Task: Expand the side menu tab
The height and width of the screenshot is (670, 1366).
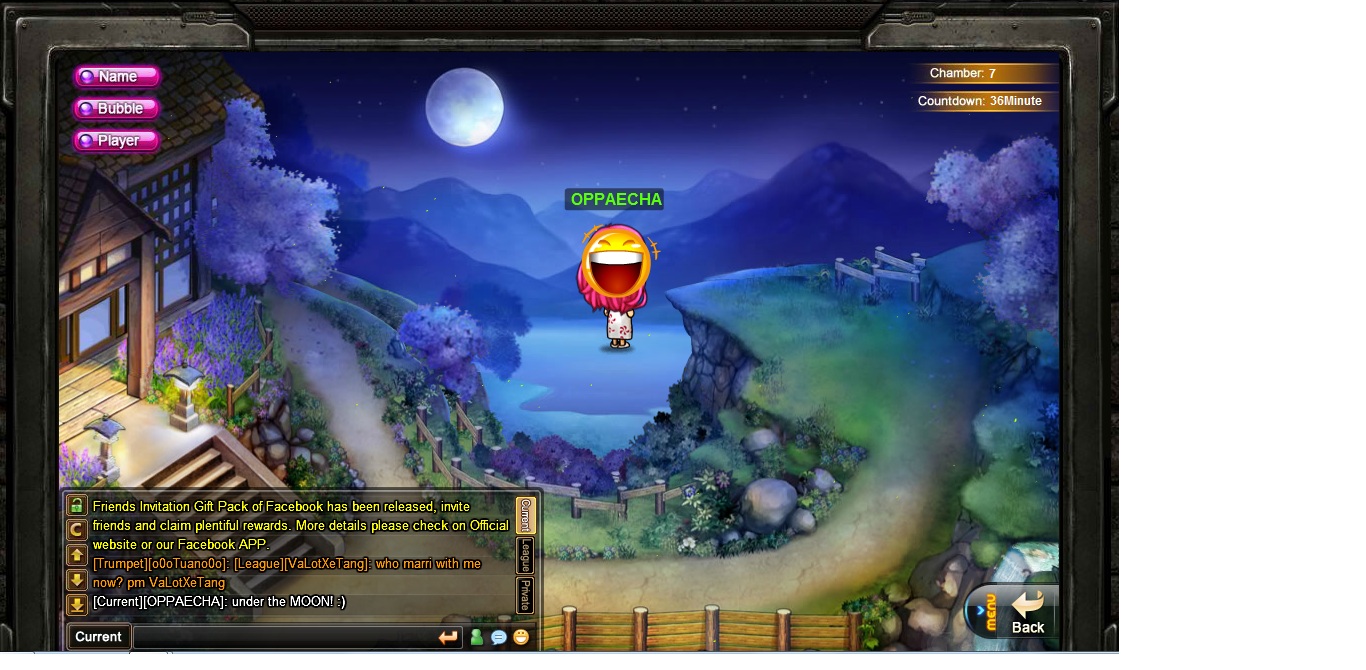Action: coord(986,611)
